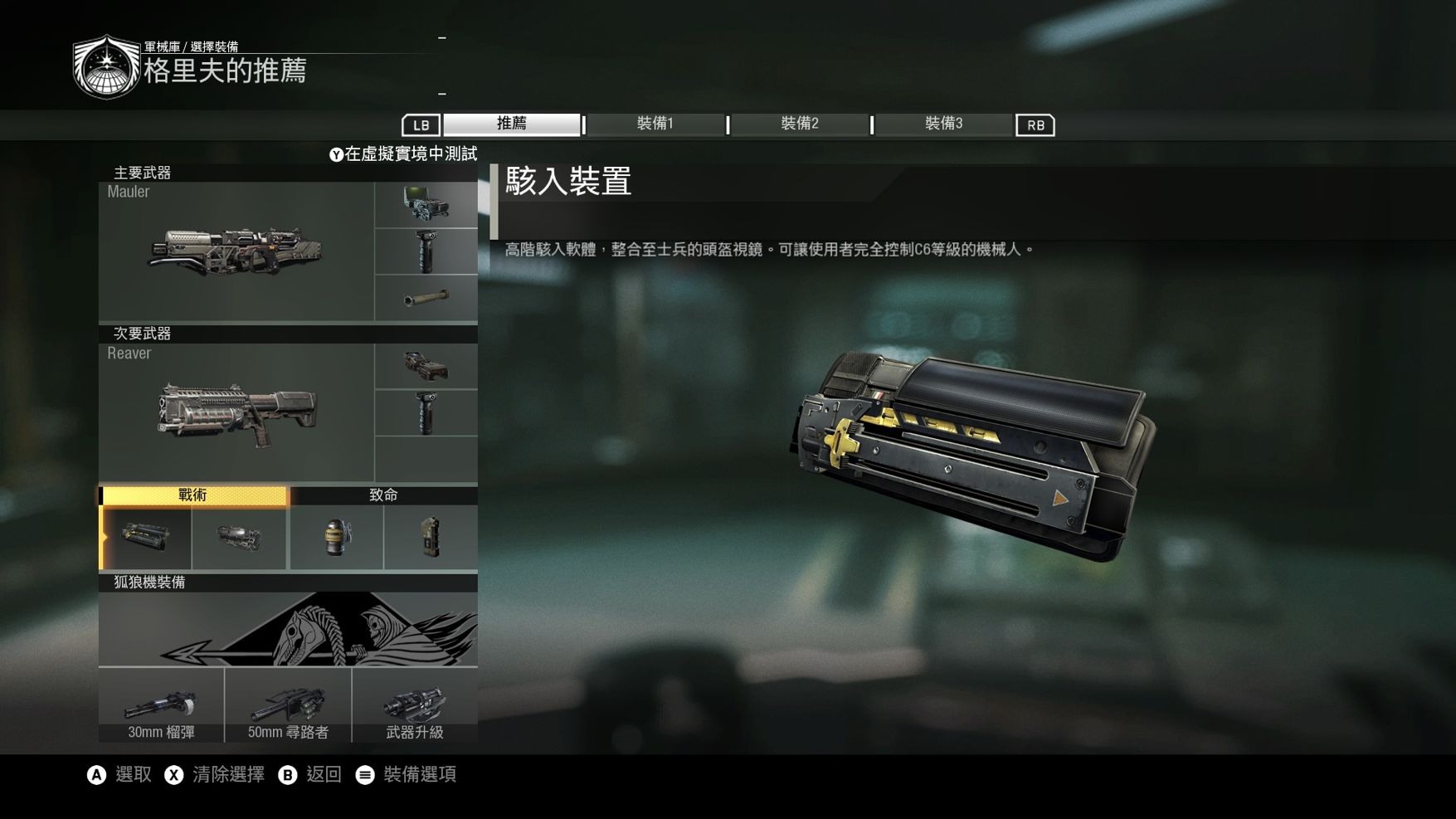Select the Mauler primary weapon thumbnail

[238, 253]
